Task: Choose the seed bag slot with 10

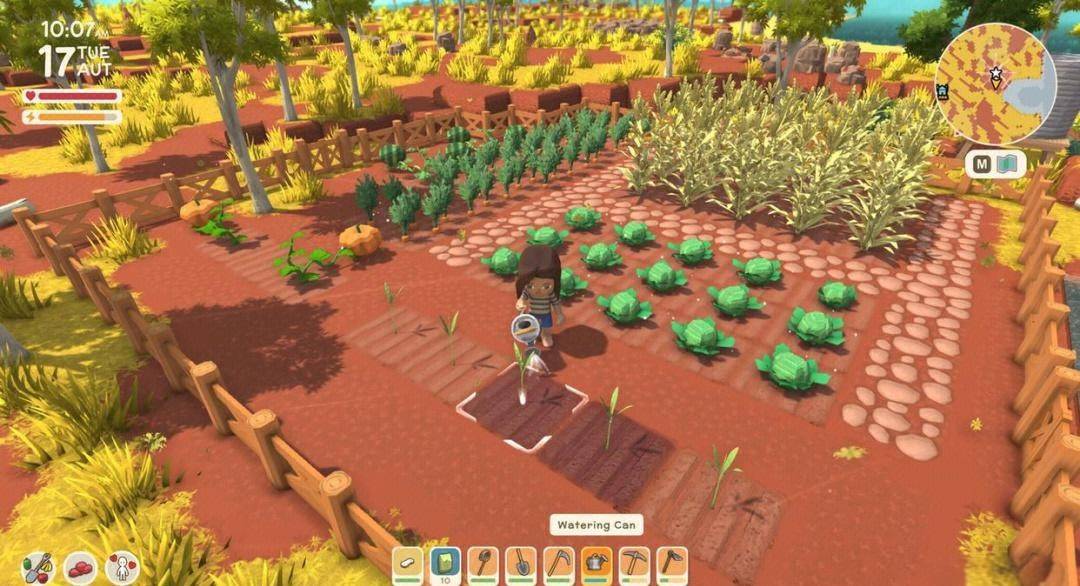Action: point(445,565)
